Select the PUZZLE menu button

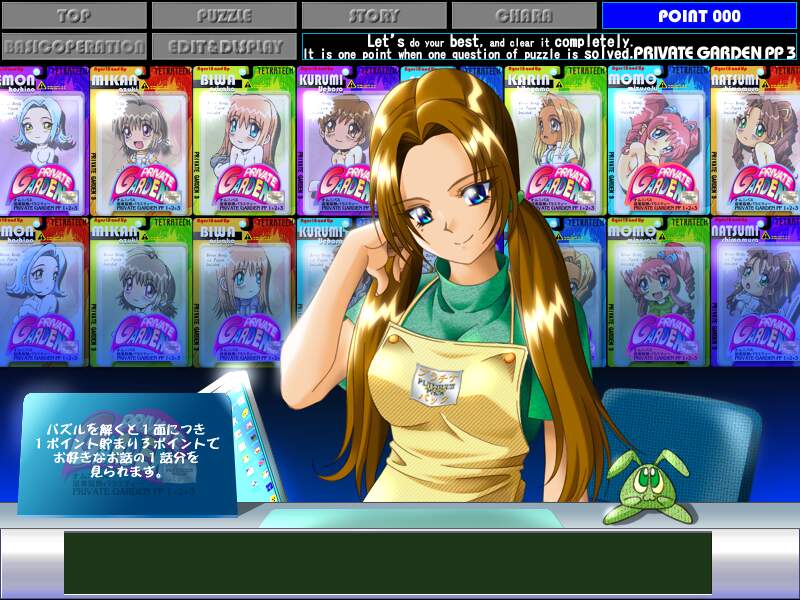tap(224, 16)
